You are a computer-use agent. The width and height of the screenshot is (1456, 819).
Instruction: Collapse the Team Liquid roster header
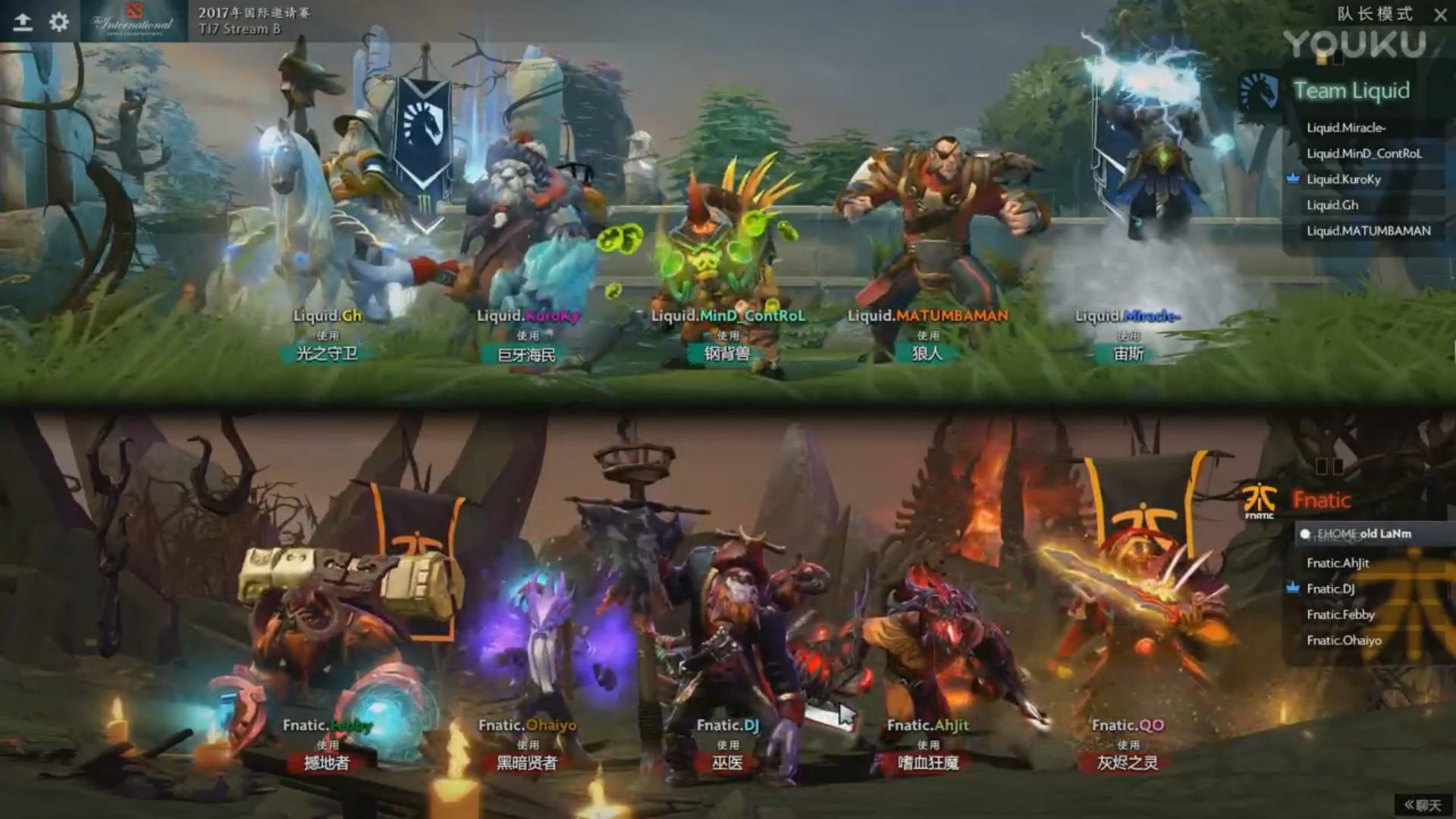1352,90
